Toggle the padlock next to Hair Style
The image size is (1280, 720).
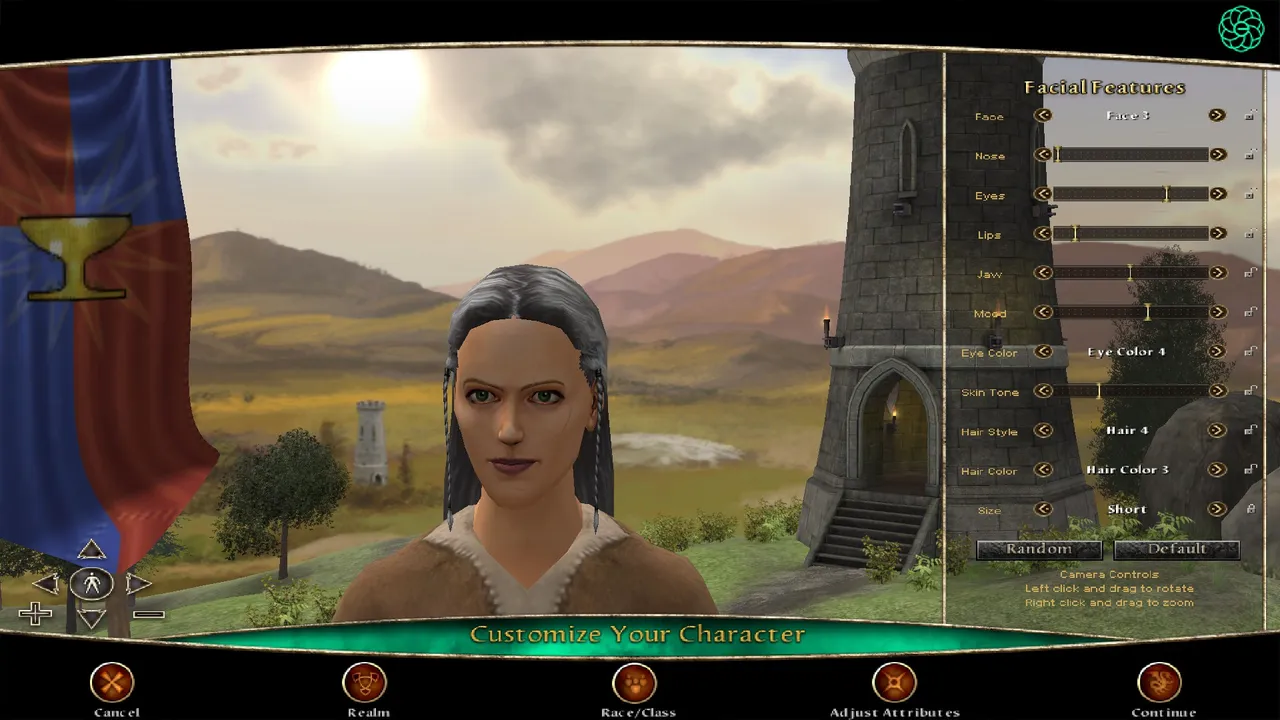1250,431
